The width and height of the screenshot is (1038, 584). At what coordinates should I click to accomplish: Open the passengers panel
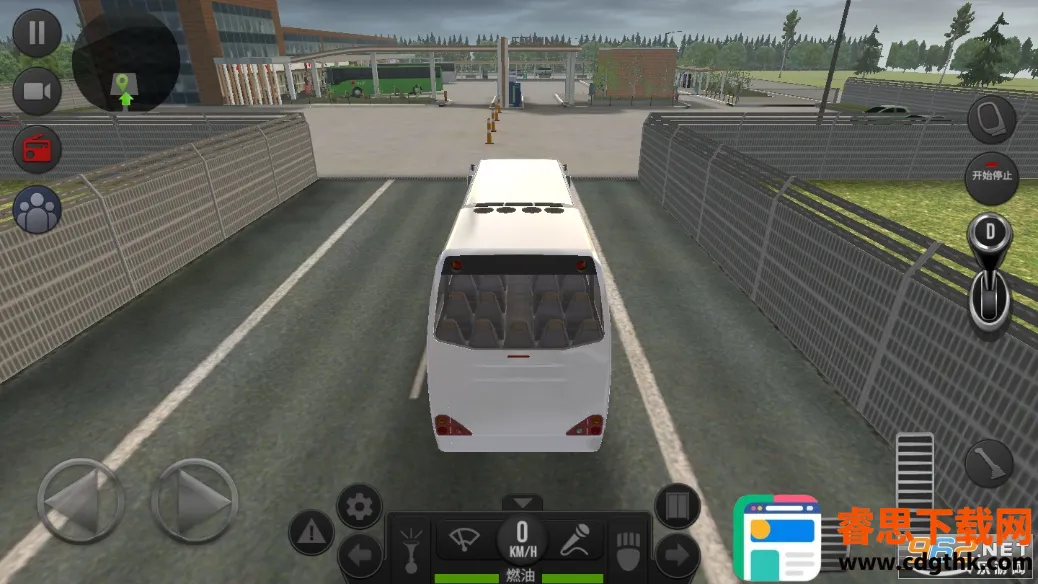point(37,210)
